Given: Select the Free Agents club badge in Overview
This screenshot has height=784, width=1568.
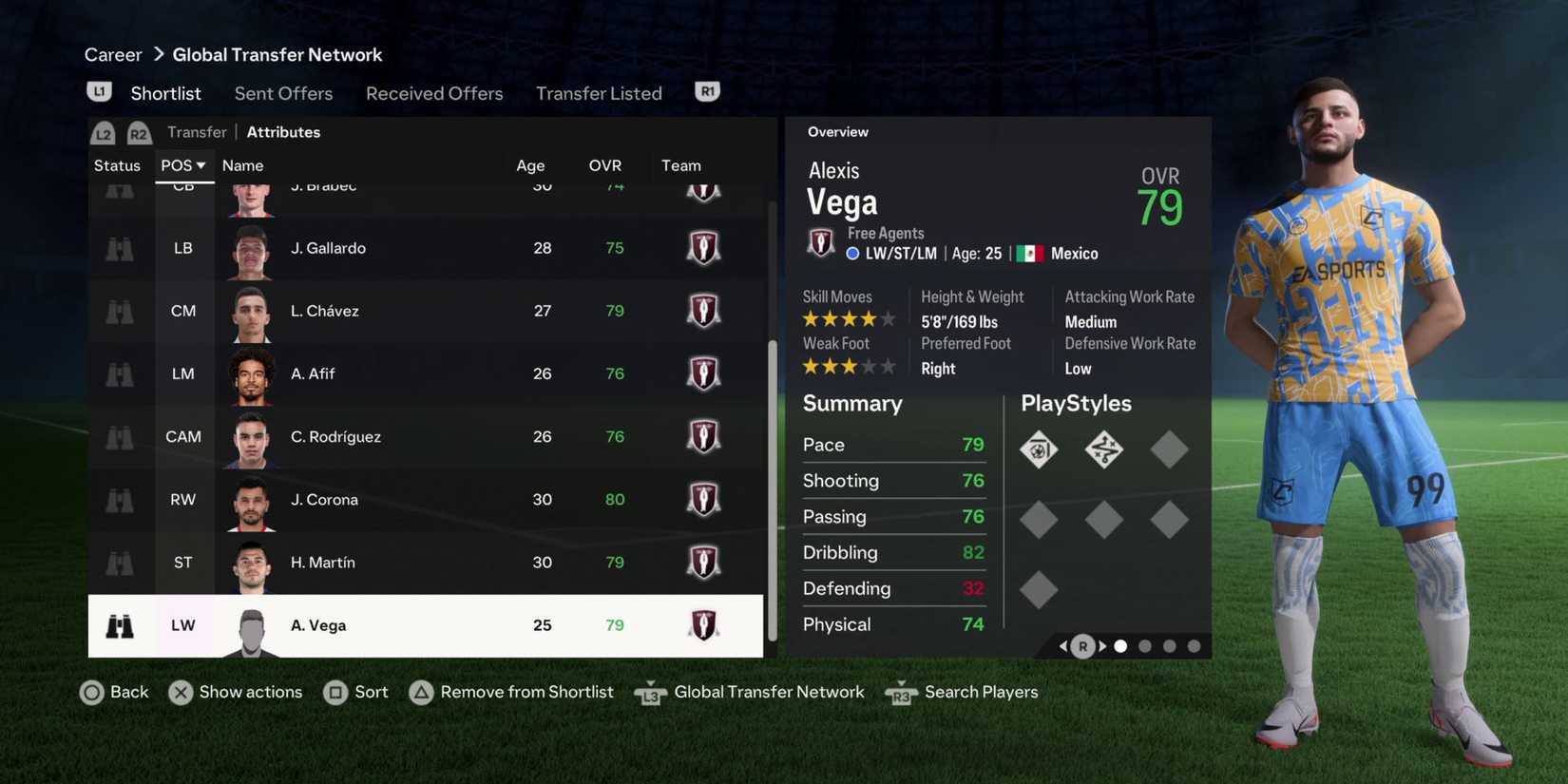Looking at the screenshot, I should click(820, 241).
